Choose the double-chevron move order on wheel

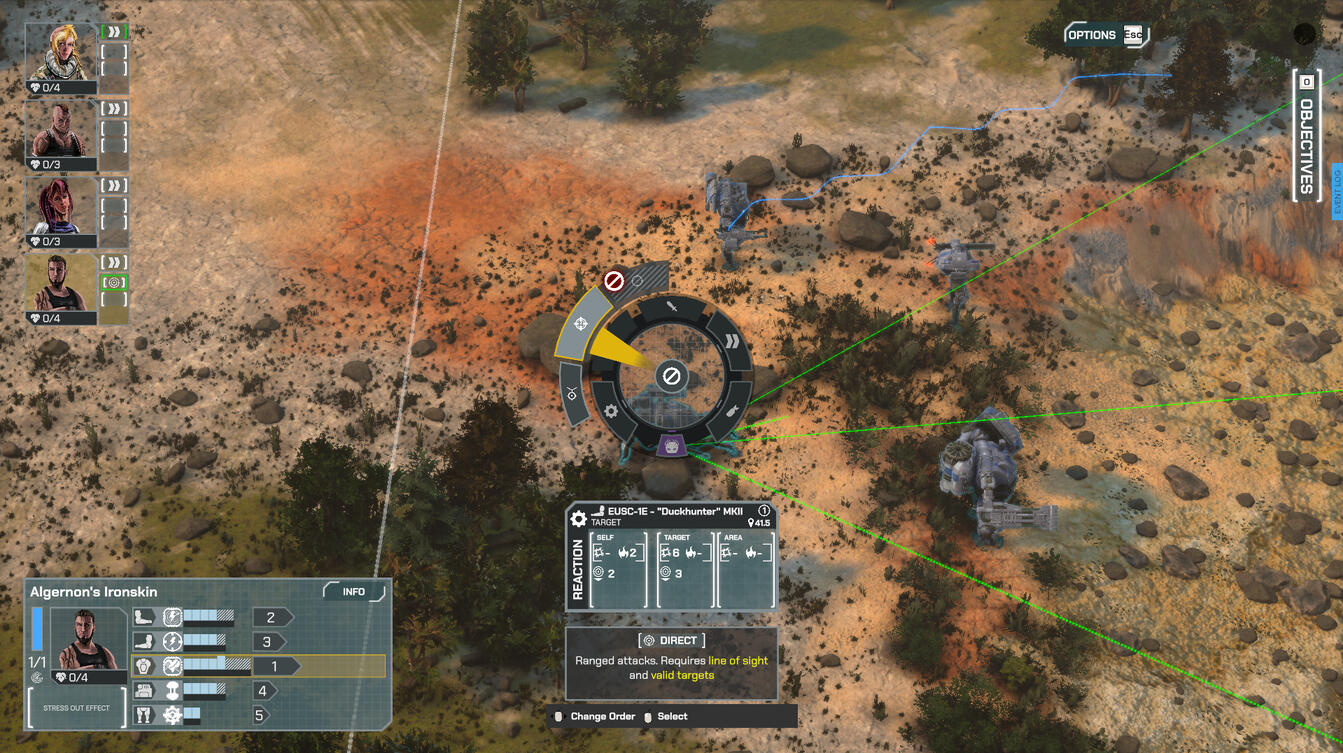[732, 341]
